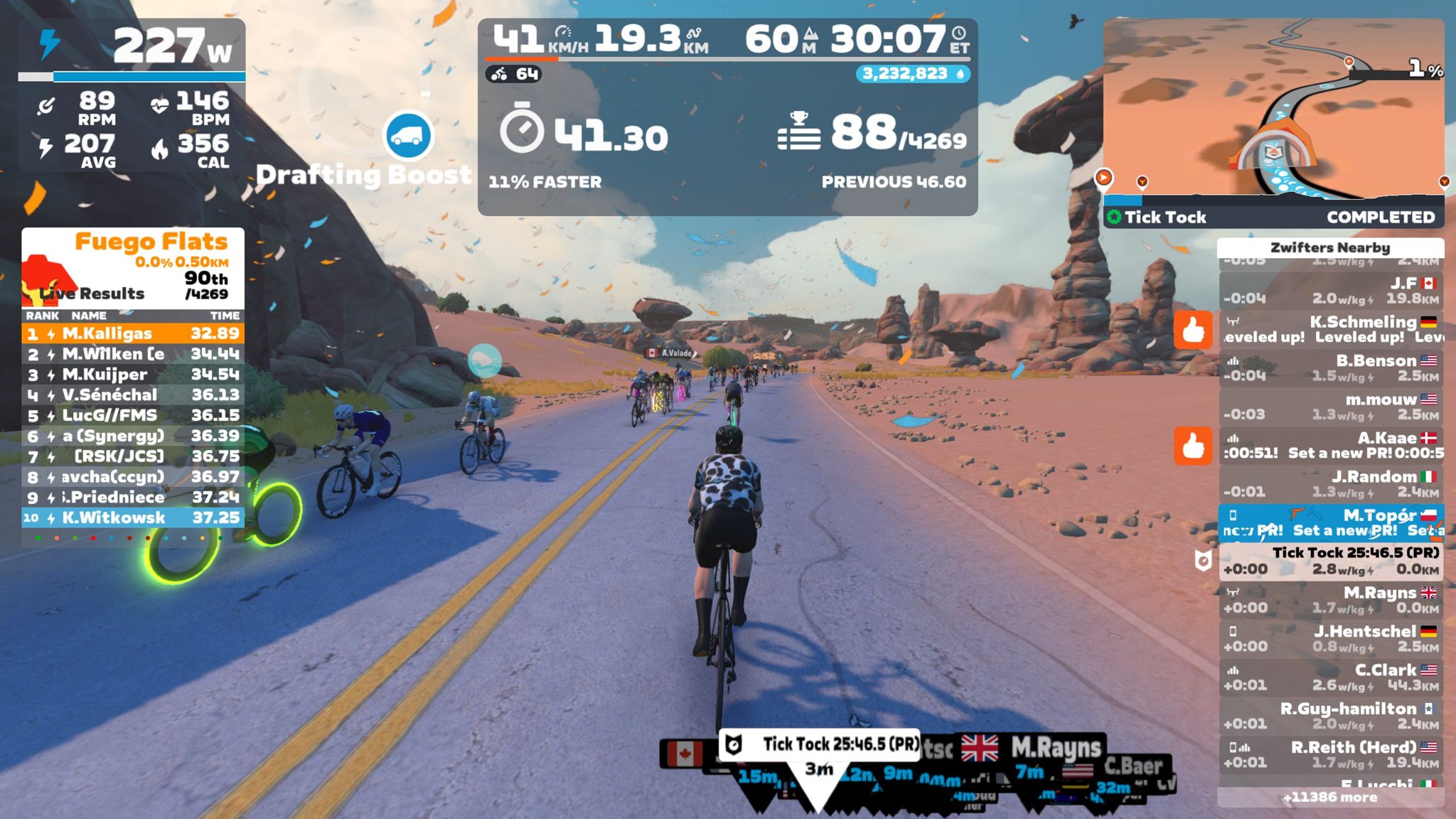
Task: Select K.Witkowsk leaderboard row
Action: [x=133, y=518]
